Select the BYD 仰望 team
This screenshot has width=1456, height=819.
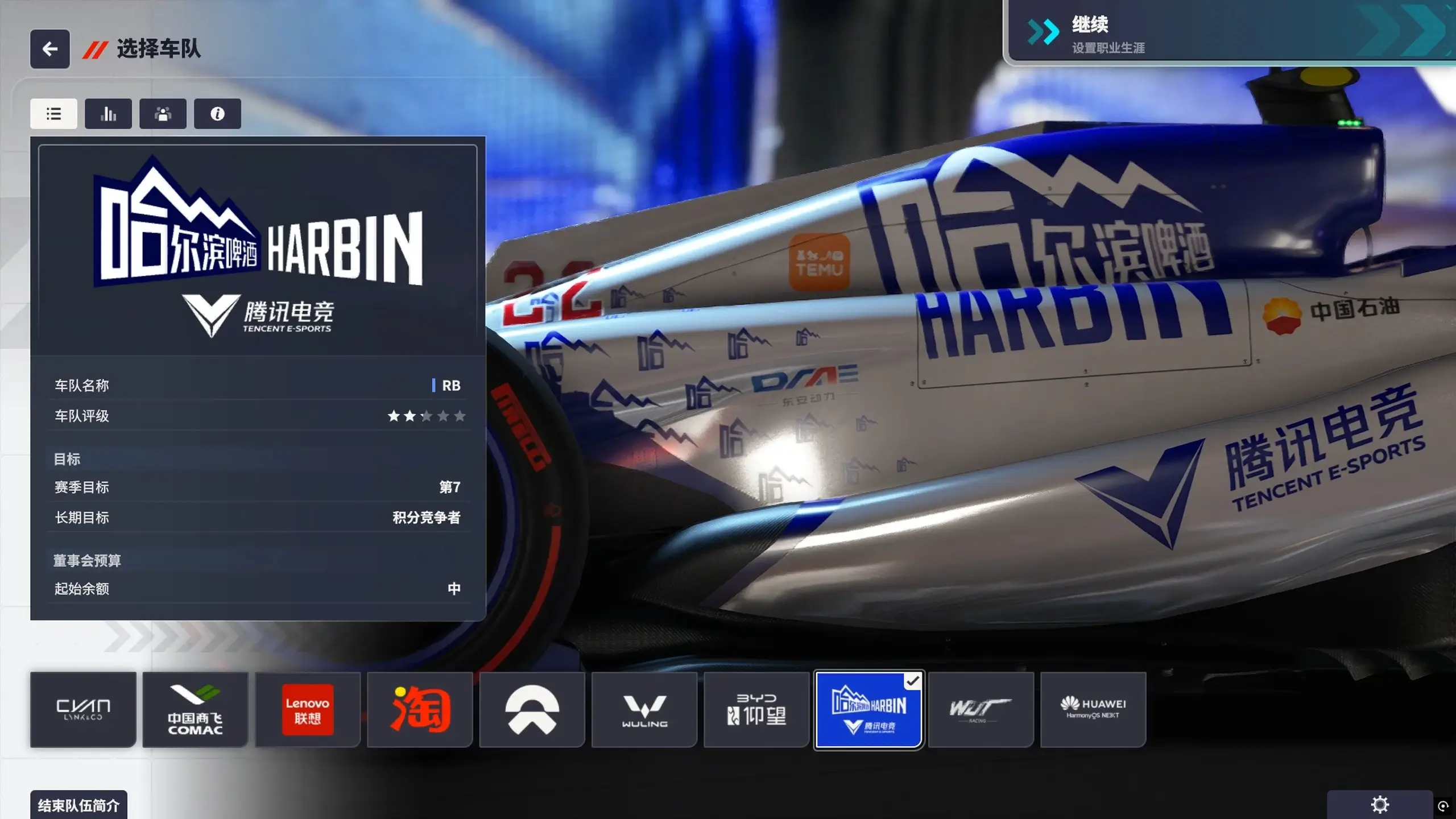(x=756, y=709)
